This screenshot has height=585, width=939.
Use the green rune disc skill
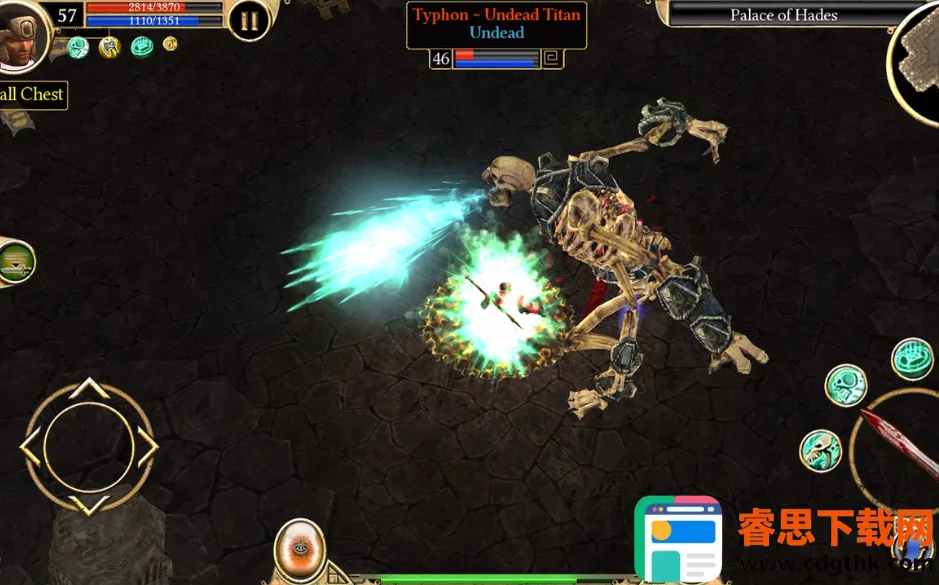pyautogui.click(x=912, y=359)
